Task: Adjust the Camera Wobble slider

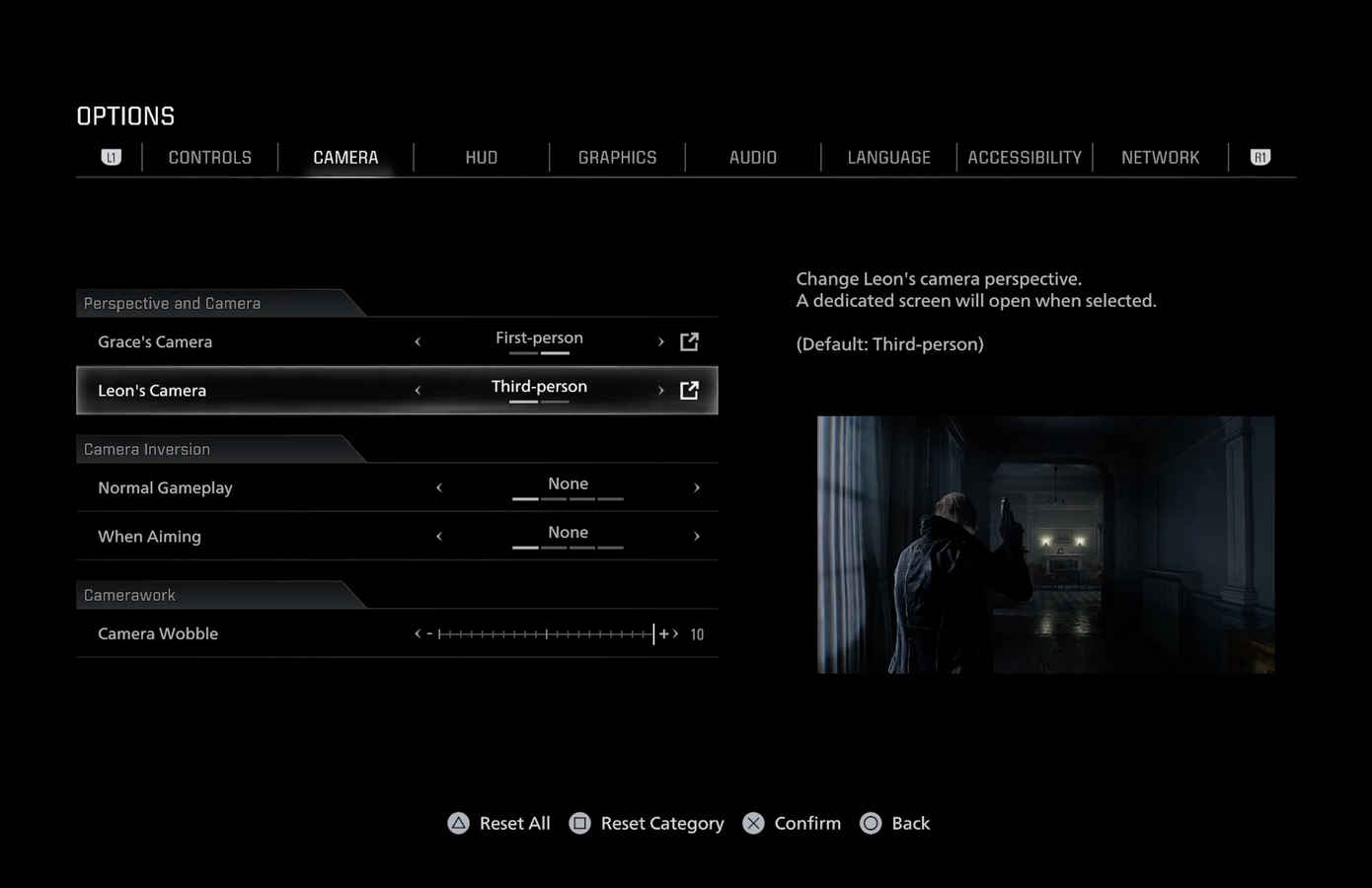Action: coord(546,634)
